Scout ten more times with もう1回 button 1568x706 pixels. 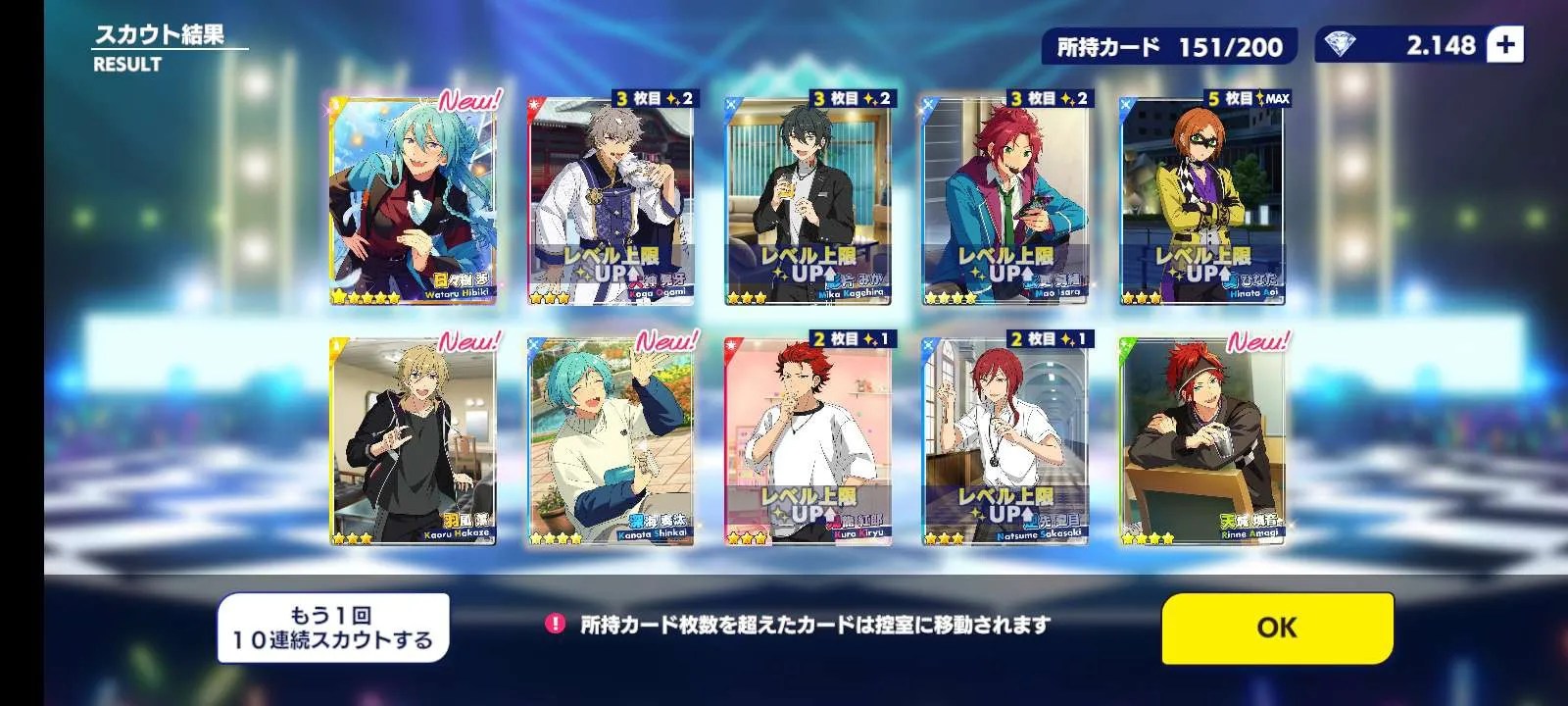pos(333,629)
